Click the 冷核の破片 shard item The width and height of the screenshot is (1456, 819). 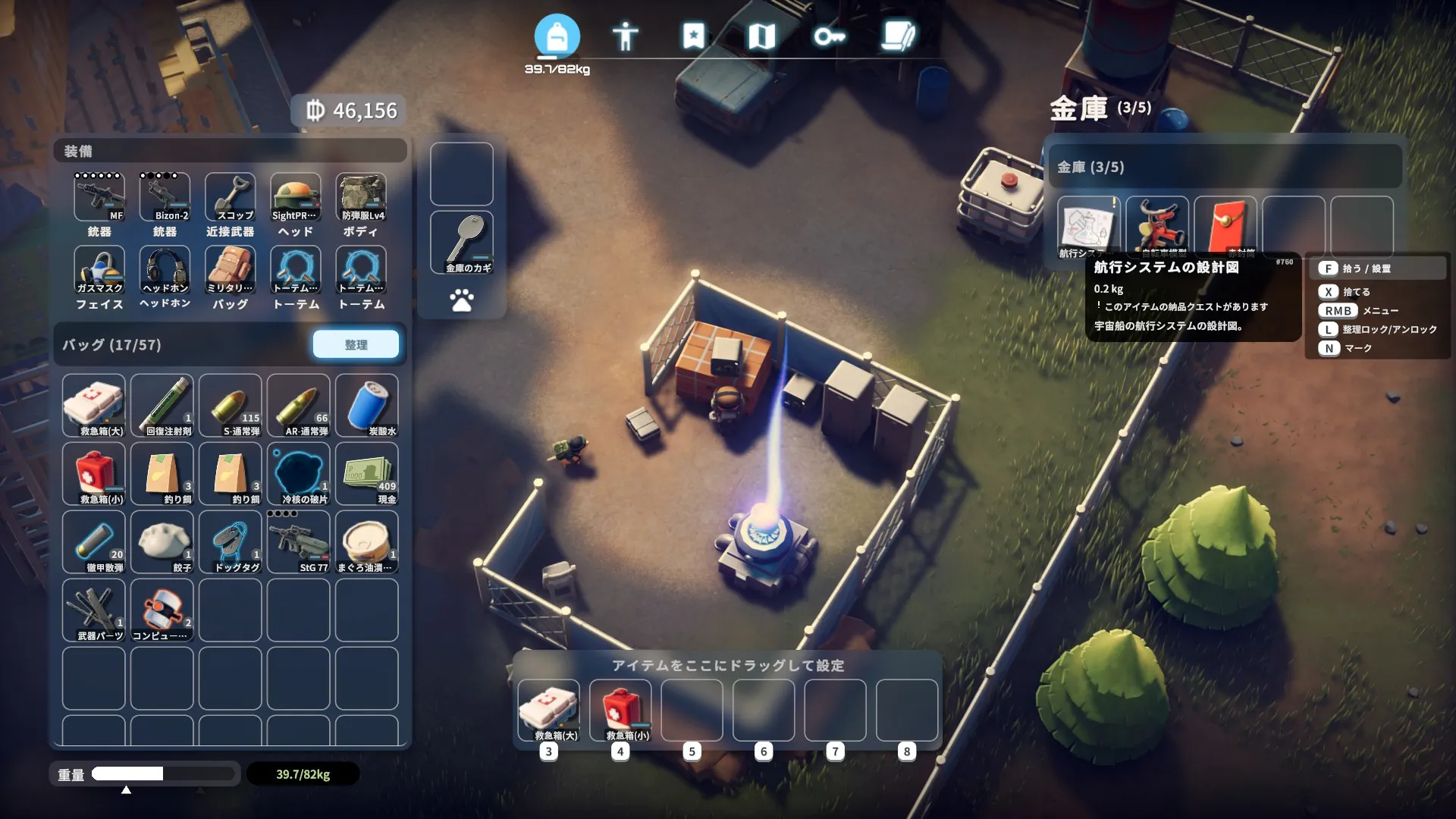click(x=299, y=473)
